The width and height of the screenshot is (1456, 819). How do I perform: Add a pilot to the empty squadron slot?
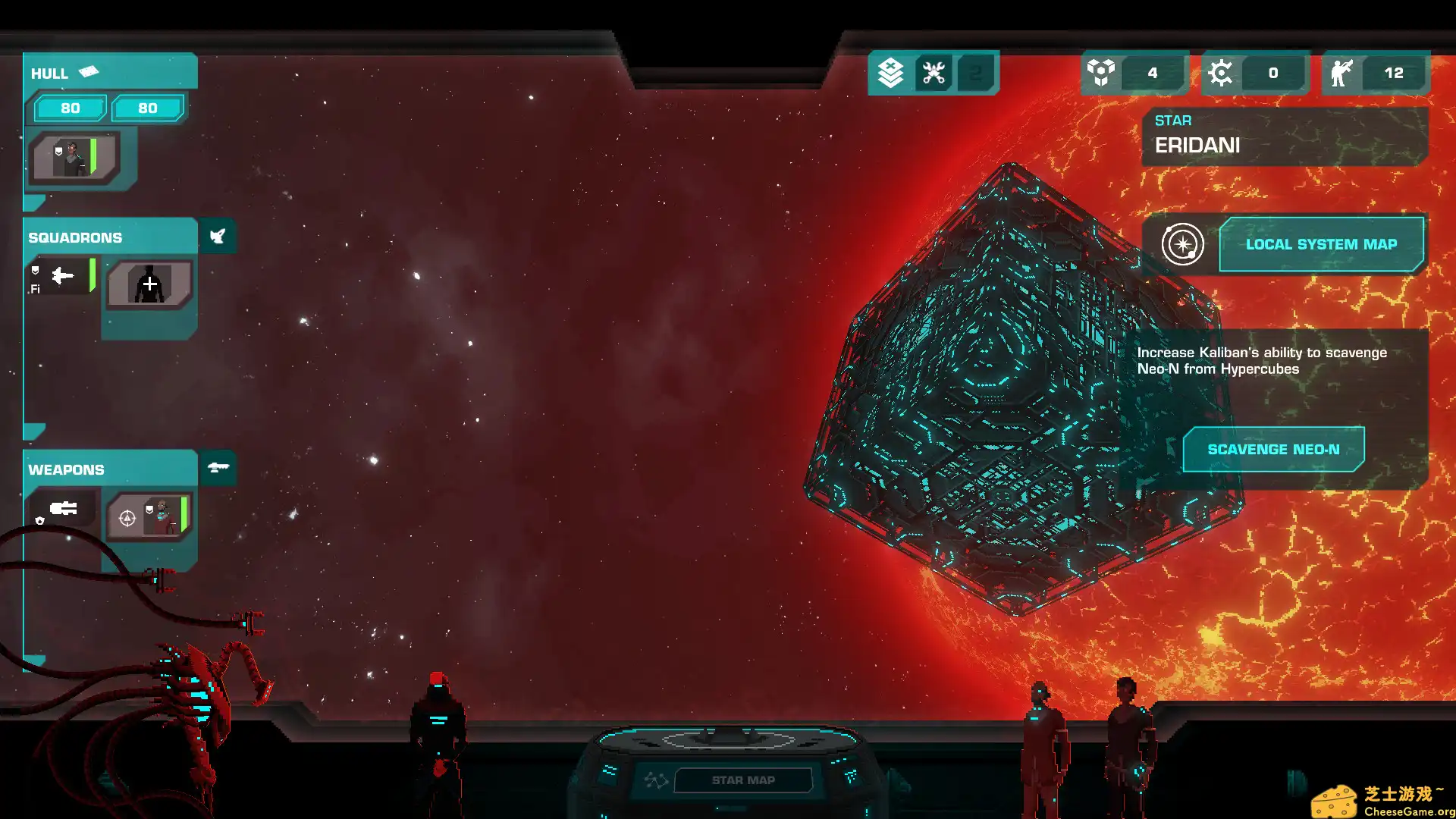click(149, 284)
